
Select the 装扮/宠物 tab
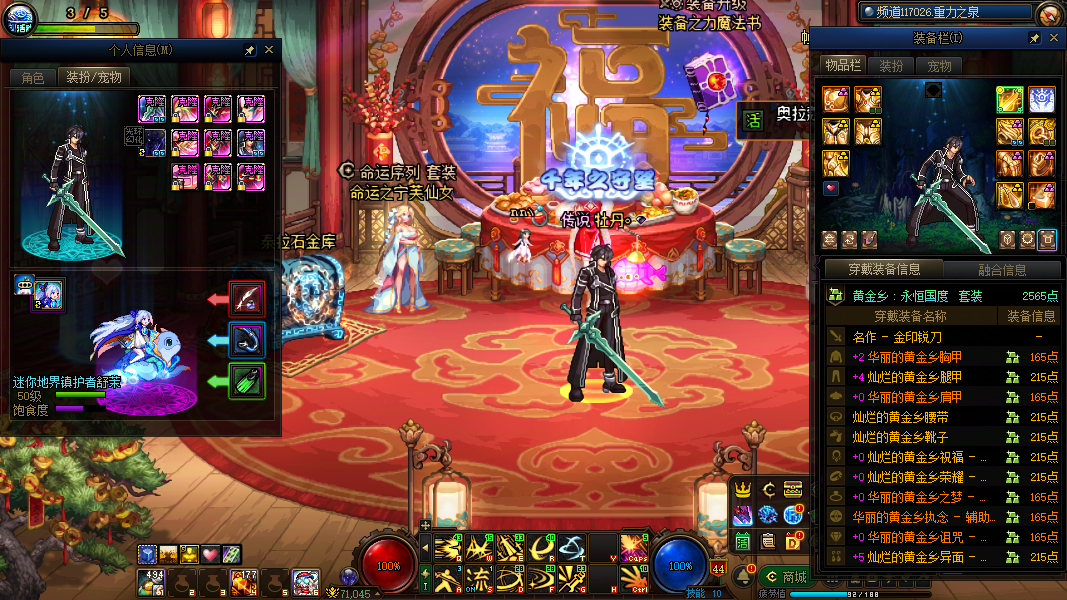pyautogui.click(x=94, y=77)
